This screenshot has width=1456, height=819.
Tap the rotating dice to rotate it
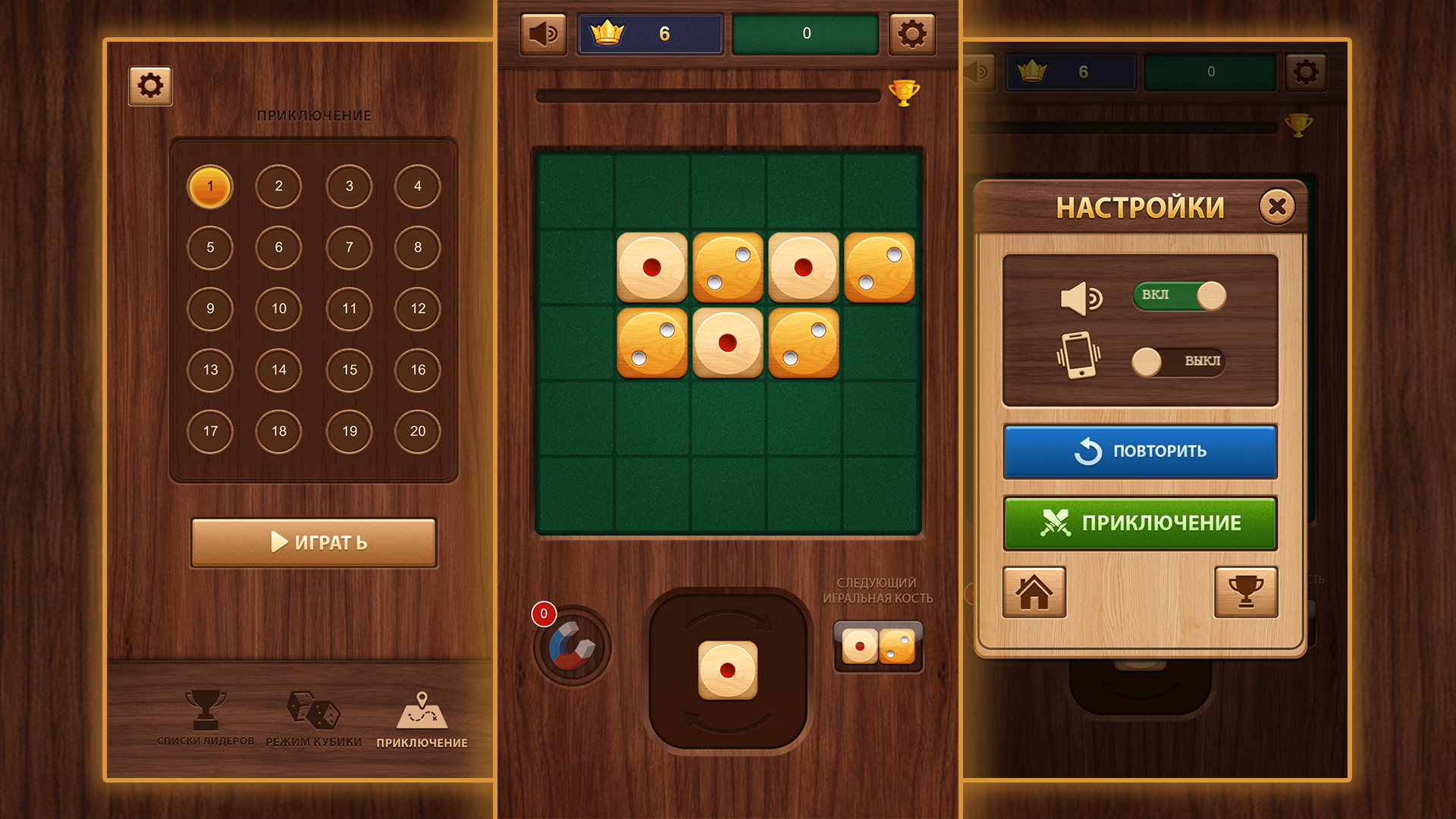pos(730,670)
